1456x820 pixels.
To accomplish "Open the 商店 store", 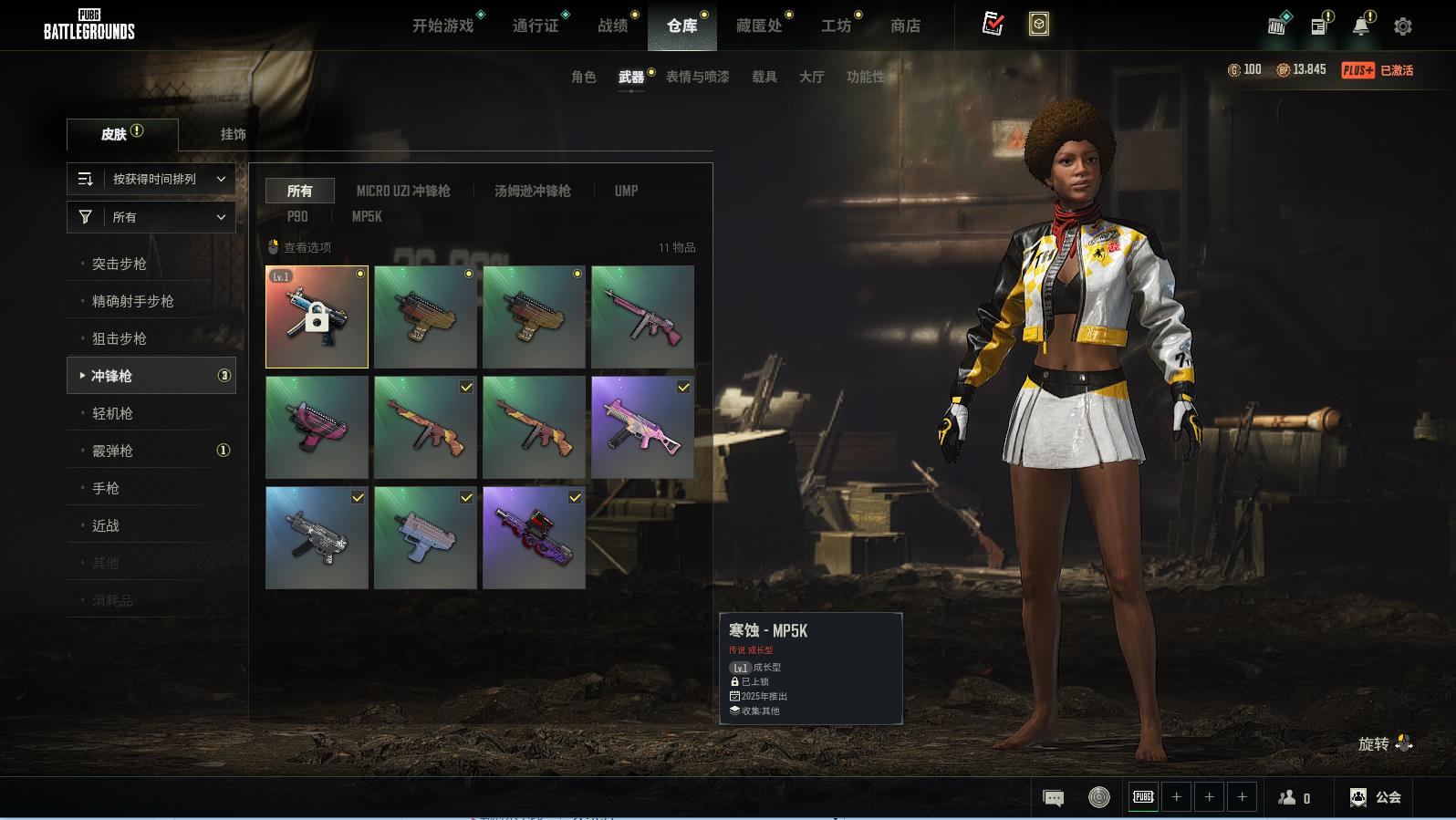I will pyautogui.click(x=905, y=26).
